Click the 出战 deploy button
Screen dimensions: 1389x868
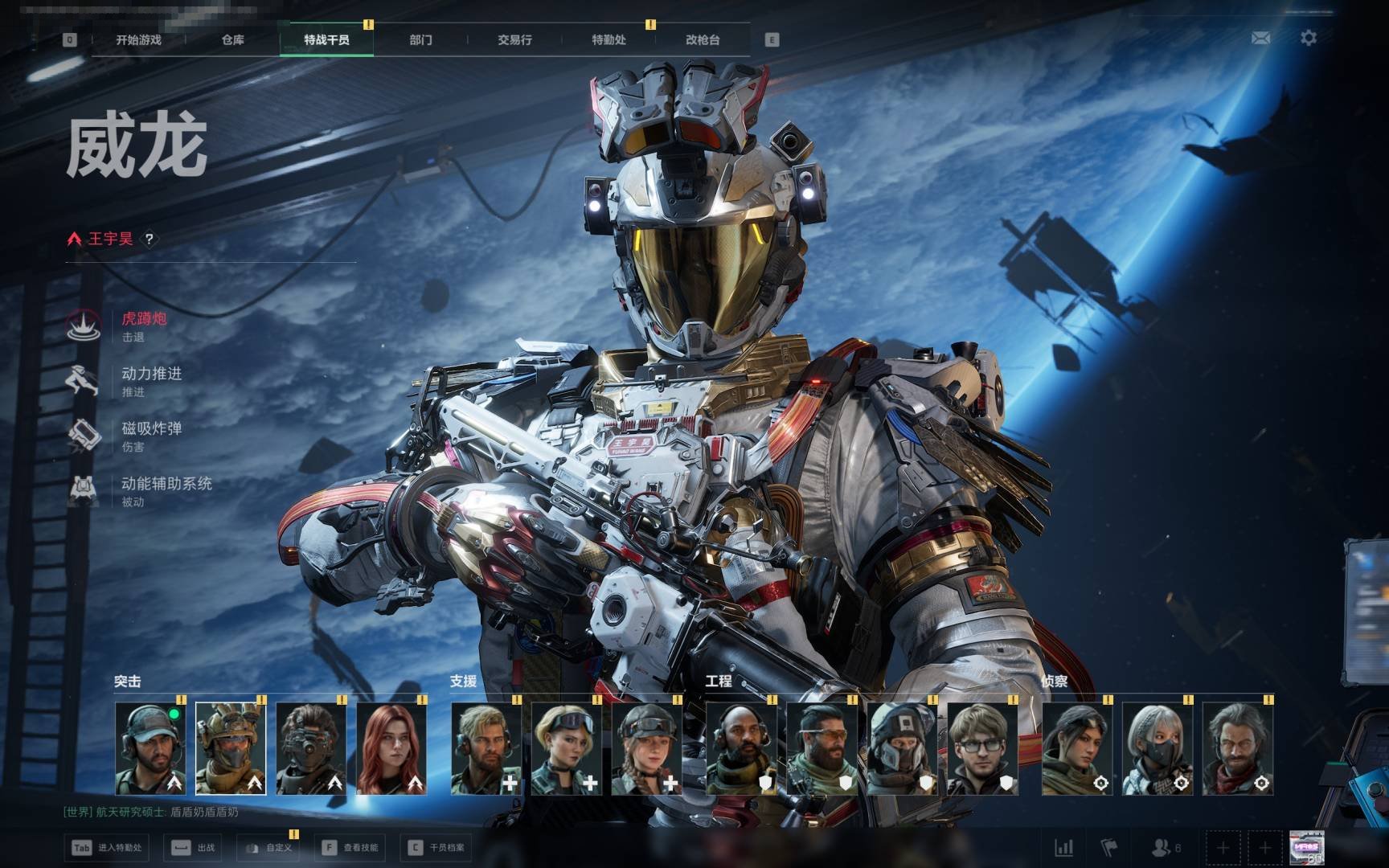point(195,848)
